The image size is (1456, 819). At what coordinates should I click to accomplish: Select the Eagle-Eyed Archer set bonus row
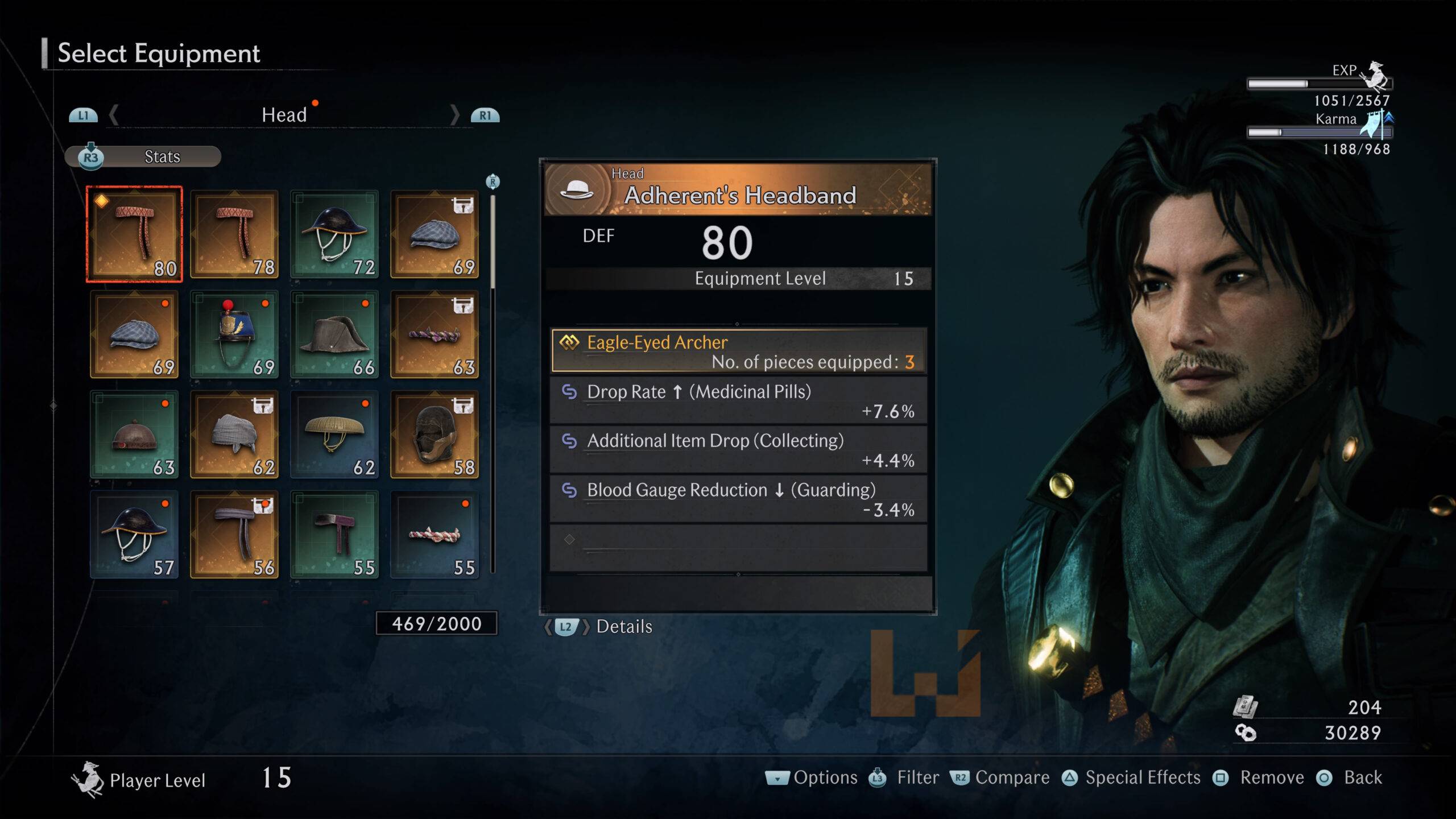tap(738, 351)
